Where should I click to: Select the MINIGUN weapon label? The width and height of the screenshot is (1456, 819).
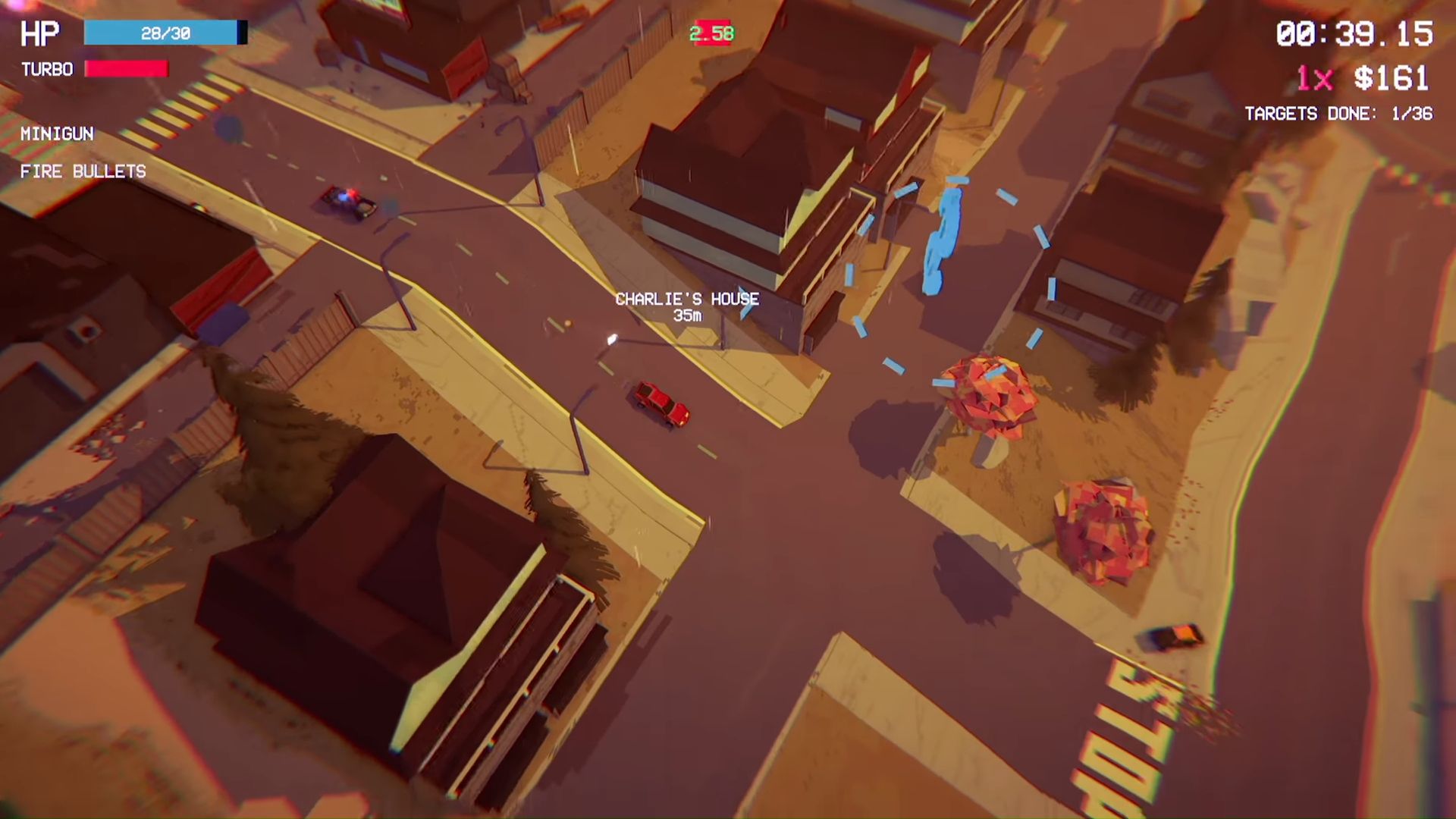(57, 134)
